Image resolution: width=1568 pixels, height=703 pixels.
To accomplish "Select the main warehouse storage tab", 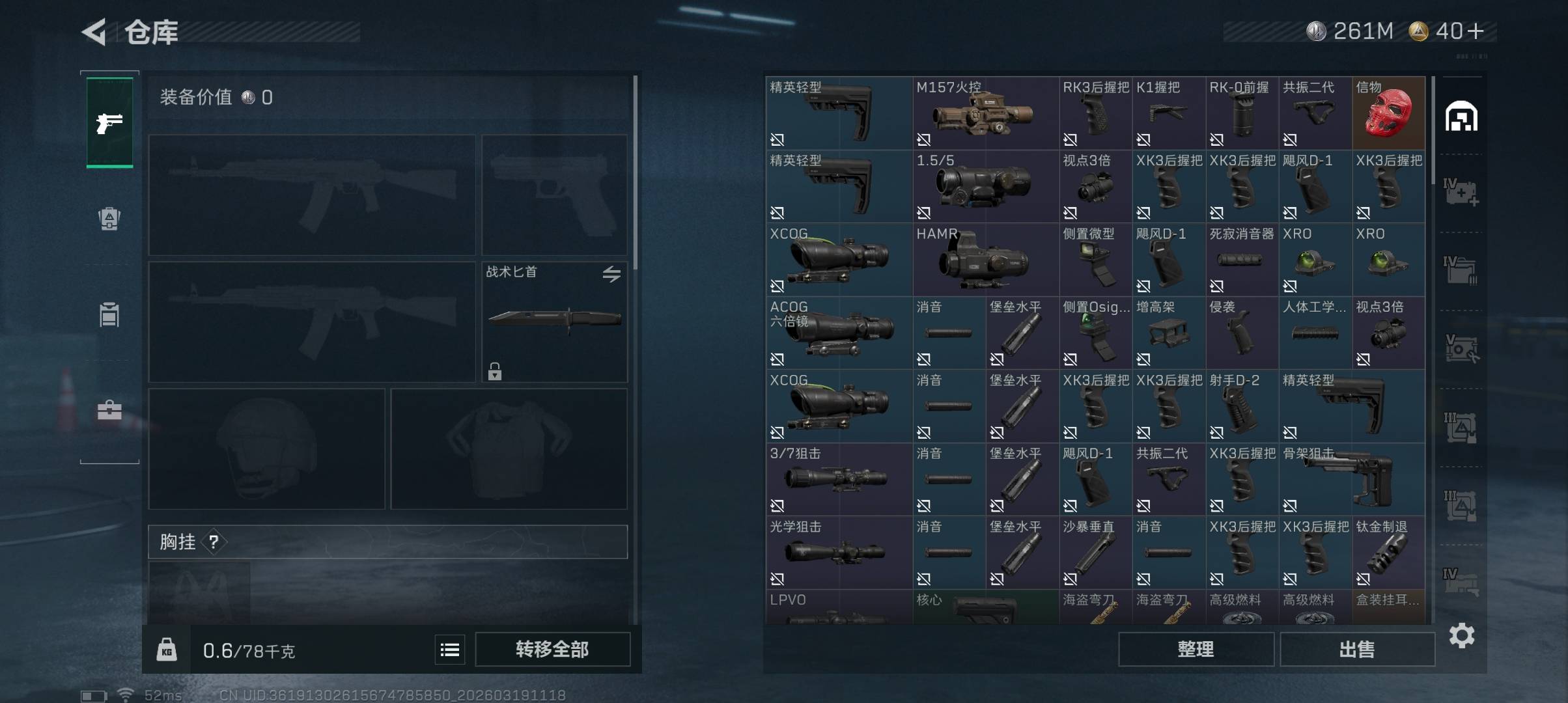I will [1461, 117].
